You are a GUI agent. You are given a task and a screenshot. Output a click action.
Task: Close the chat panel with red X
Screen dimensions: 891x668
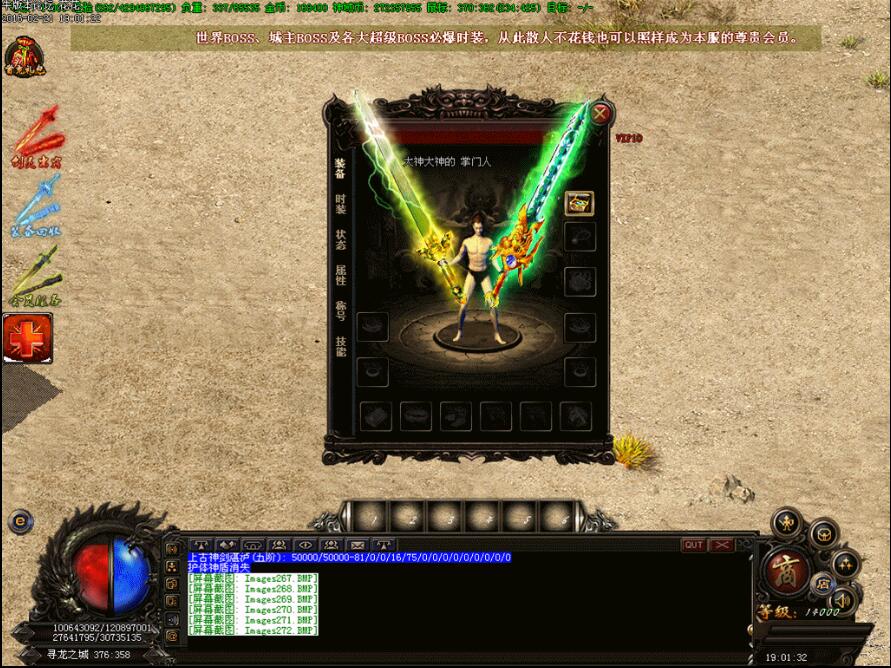click(x=721, y=545)
